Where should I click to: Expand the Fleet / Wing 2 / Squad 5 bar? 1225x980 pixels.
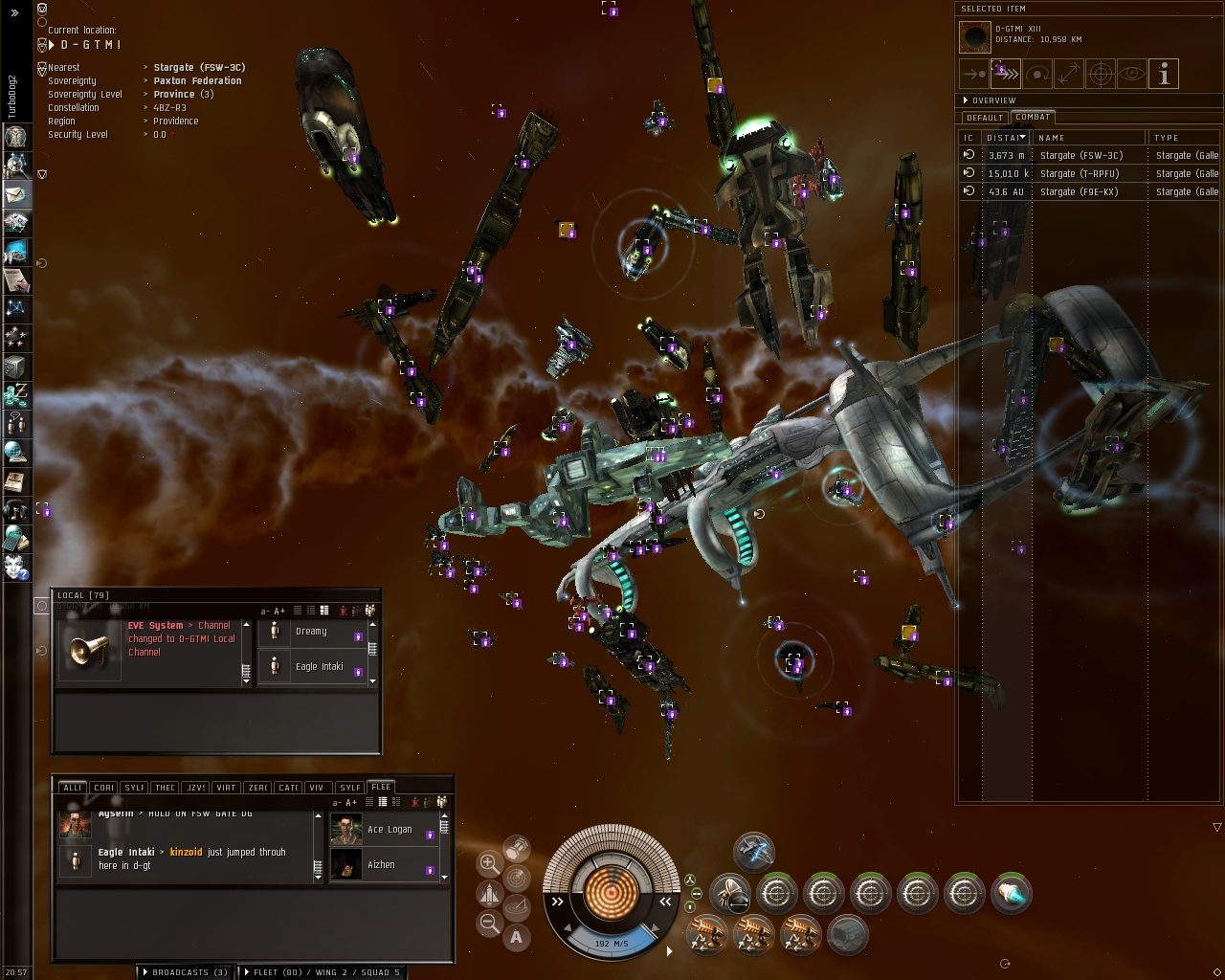[322, 972]
